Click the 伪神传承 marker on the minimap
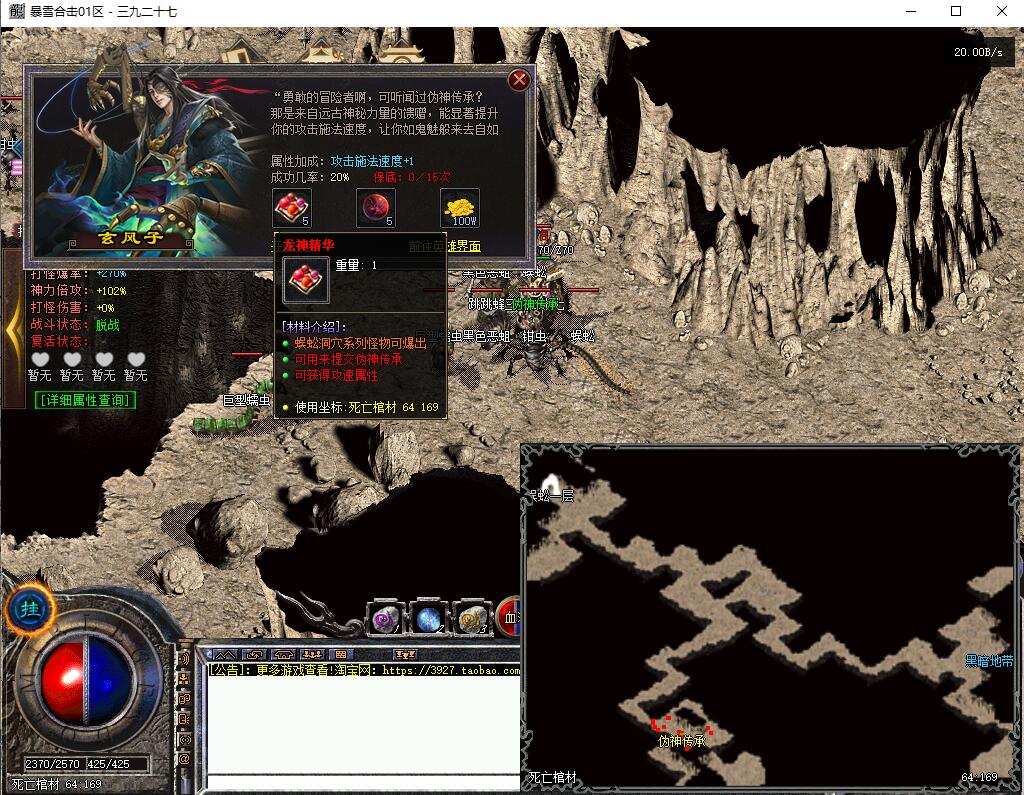 (x=682, y=741)
